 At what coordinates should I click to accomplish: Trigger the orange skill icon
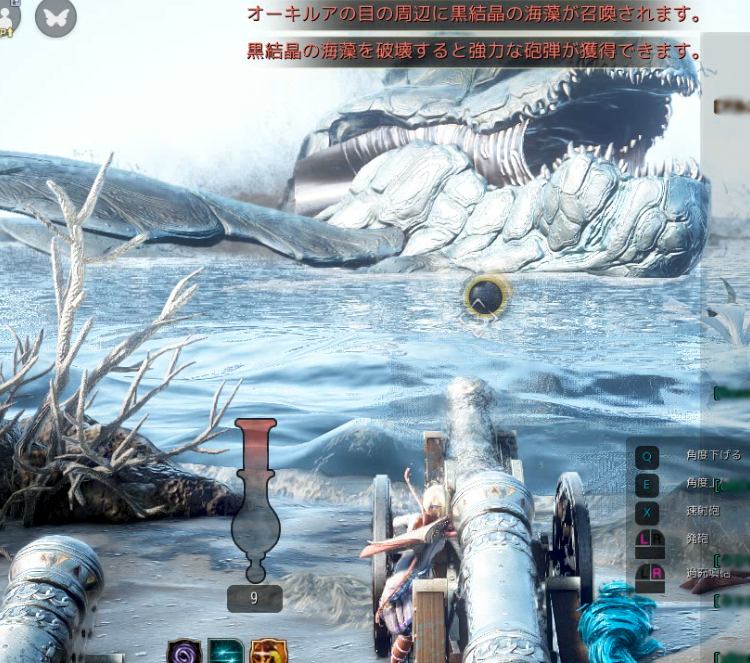[x=268, y=652]
